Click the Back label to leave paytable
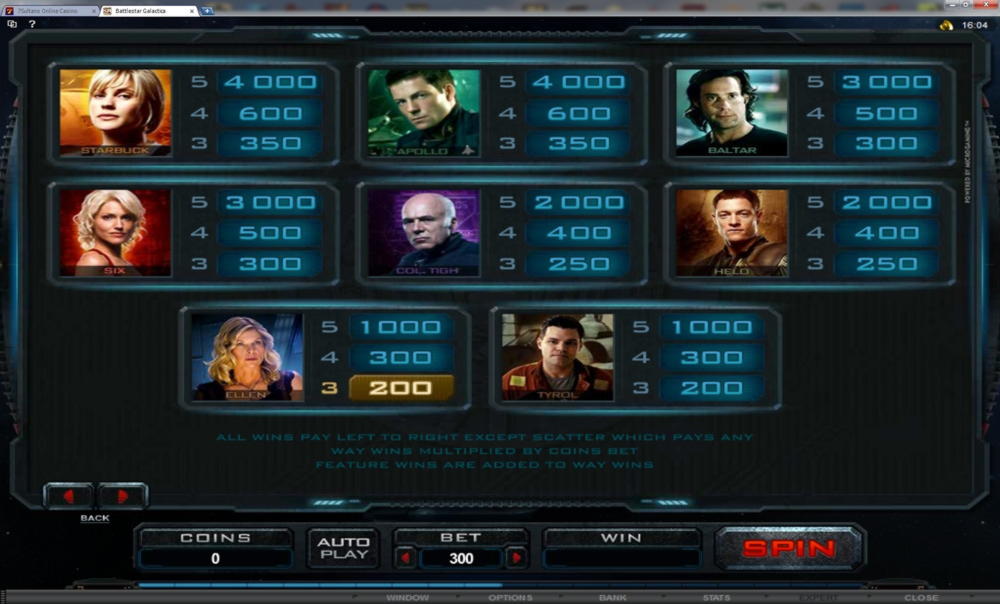 click(x=95, y=518)
